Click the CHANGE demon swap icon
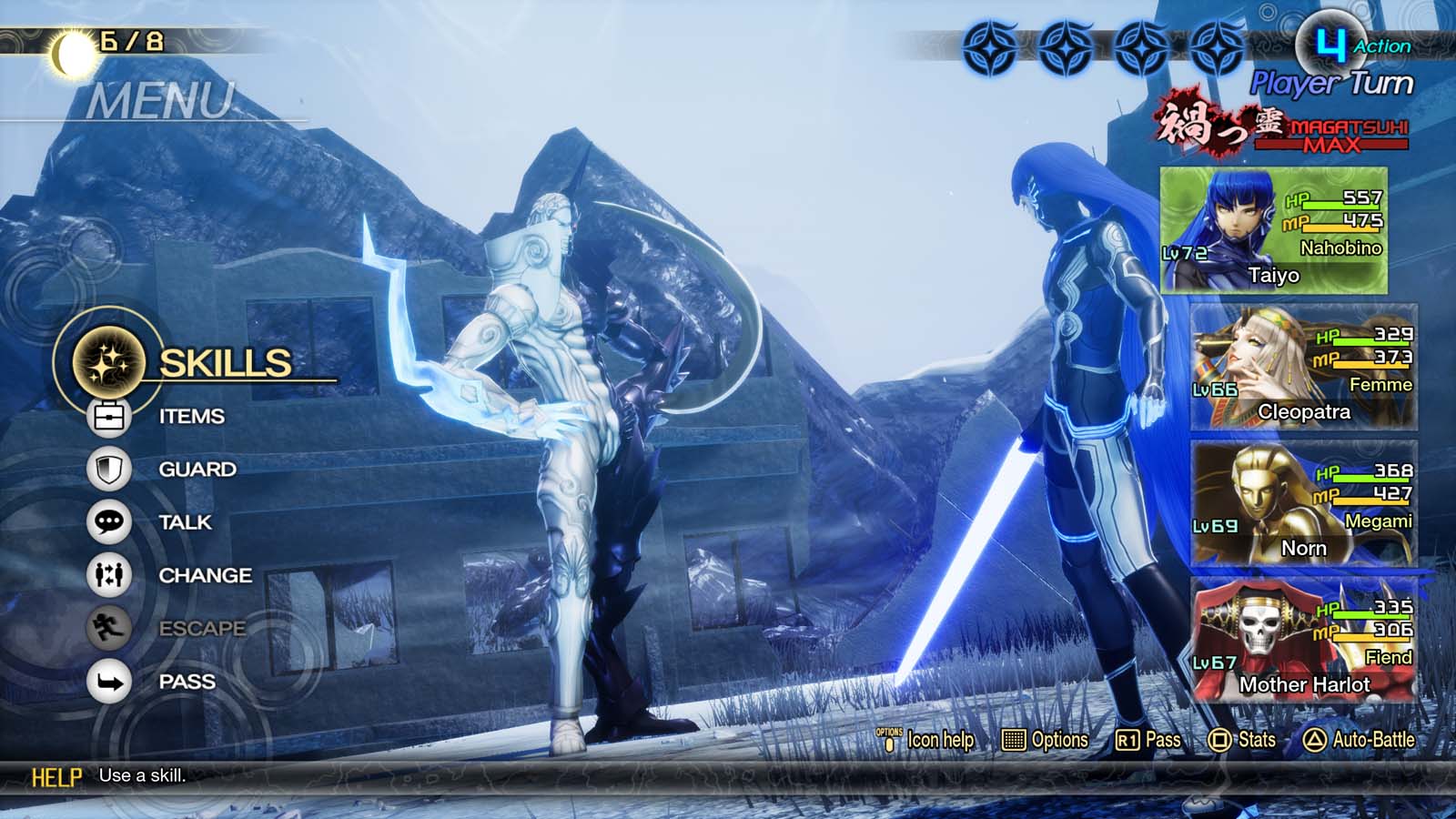The height and width of the screenshot is (819, 1456). [x=109, y=575]
